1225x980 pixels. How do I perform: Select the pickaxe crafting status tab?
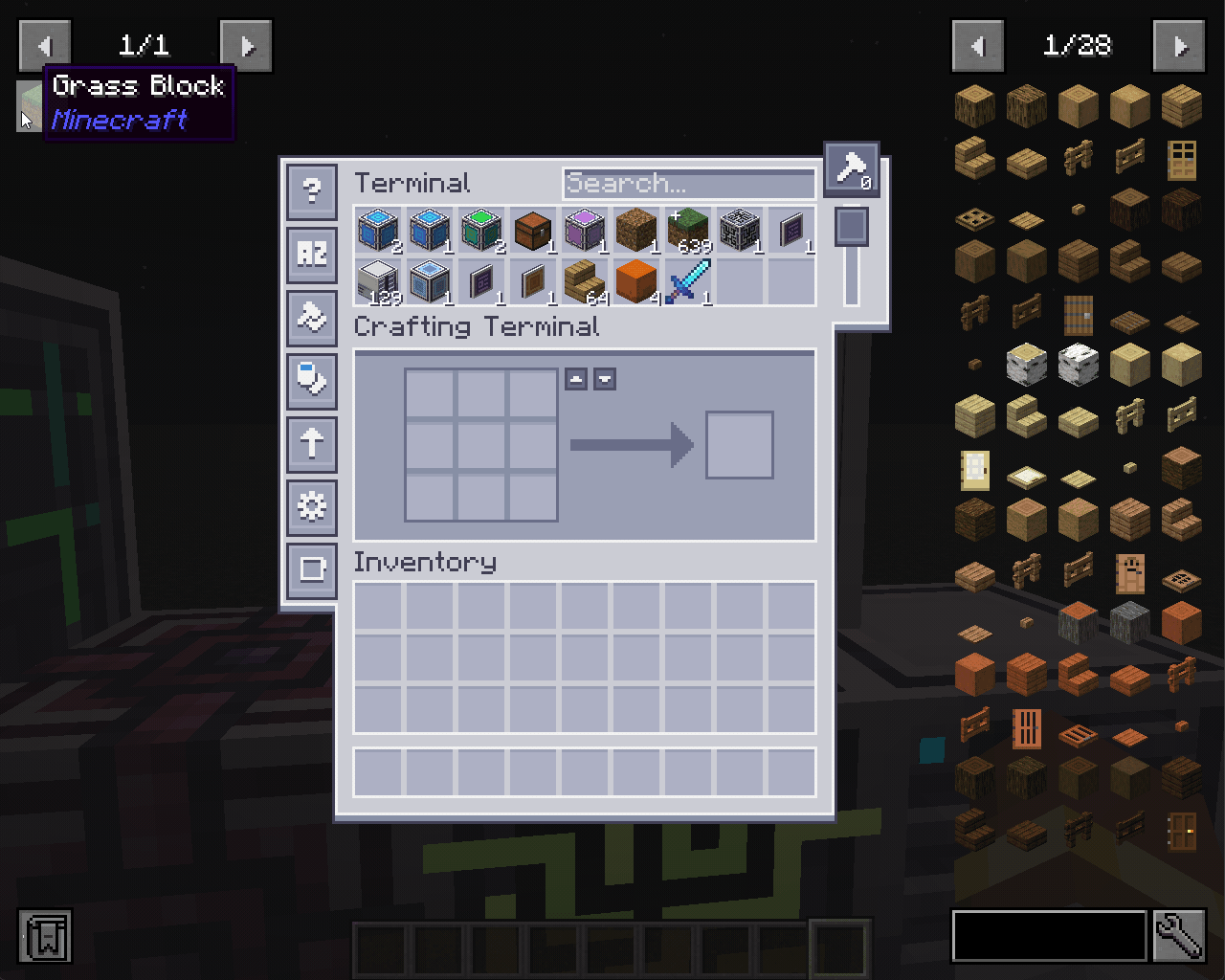pos(850,169)
